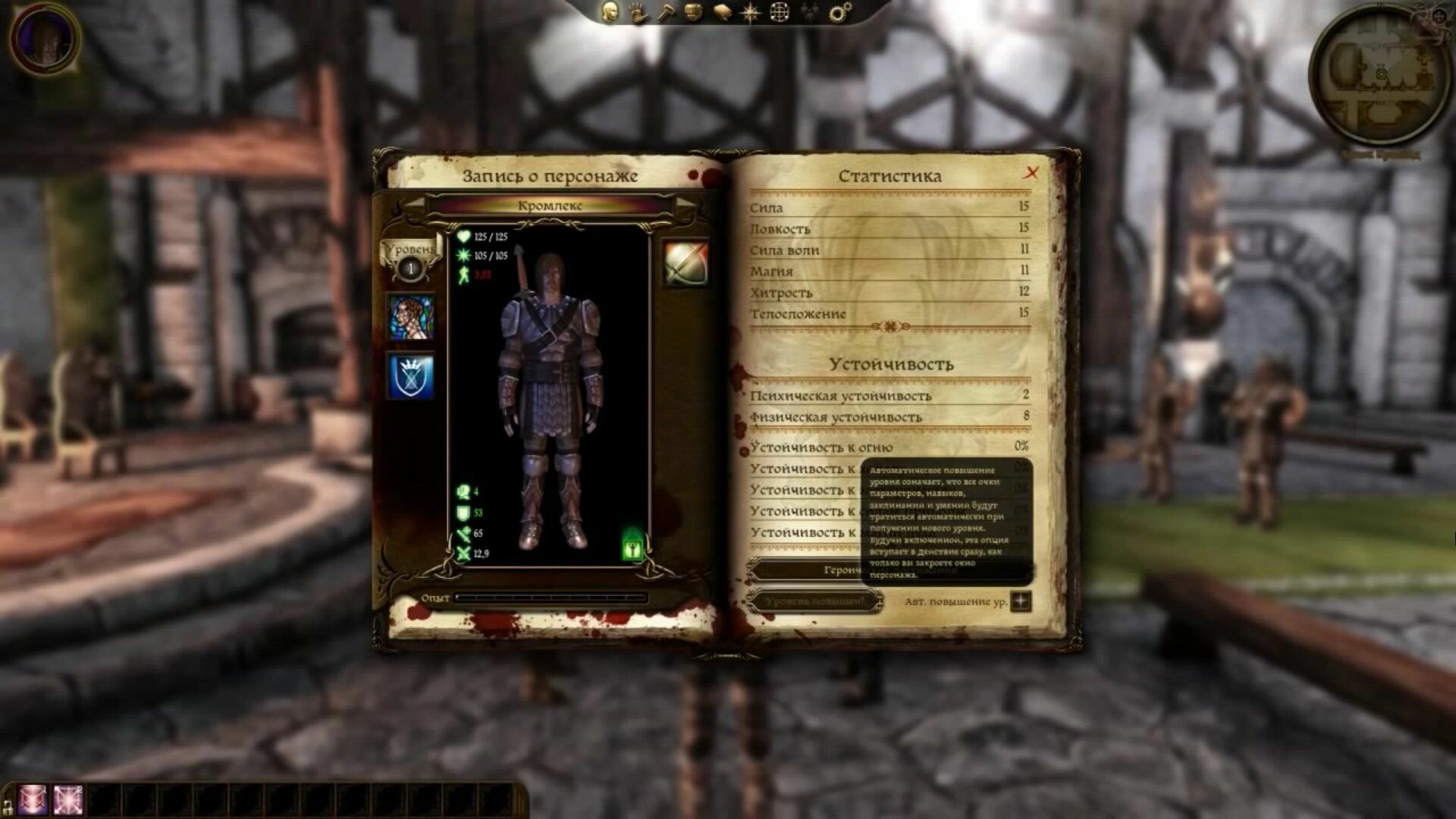Click the globe grid icon in top bar

(x=780, y=13)
